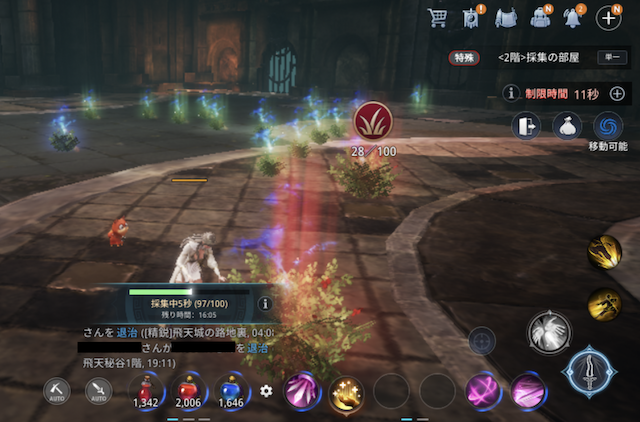Viewport: 640px width, 422px height.
Task: Open the guild banner menu
Action: [x=472, y=17]
